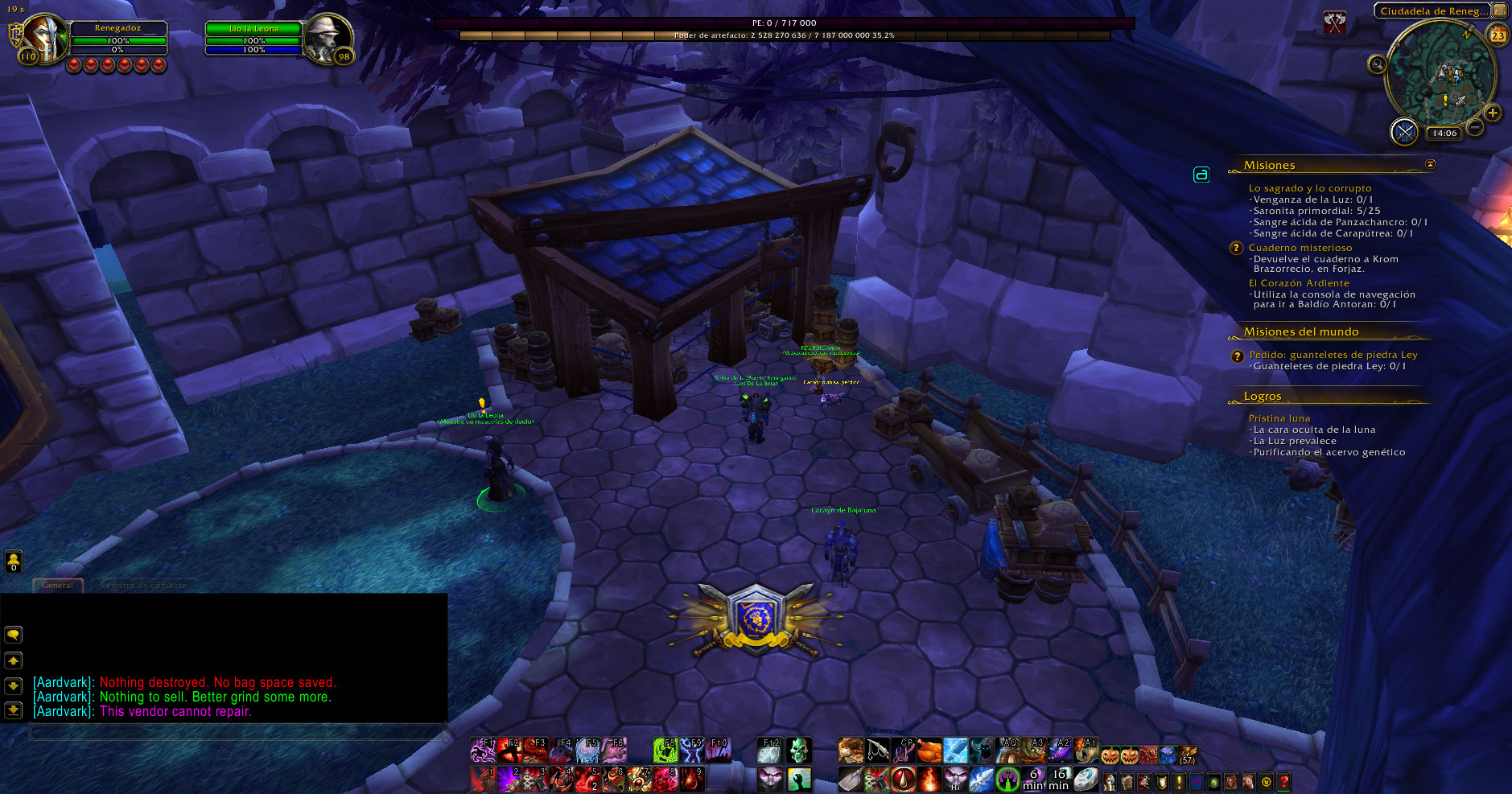Viewport: 1512px width, 794px height.
Task: Click Lío la Leona target portrait
Action: pyautogui.click(x=328, y=38)
